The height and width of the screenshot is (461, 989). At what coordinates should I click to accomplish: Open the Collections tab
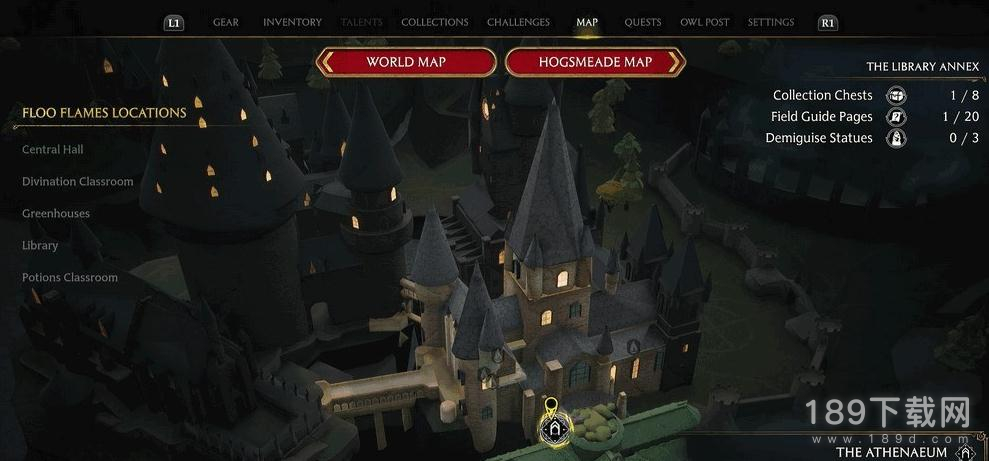pos(434,22)
